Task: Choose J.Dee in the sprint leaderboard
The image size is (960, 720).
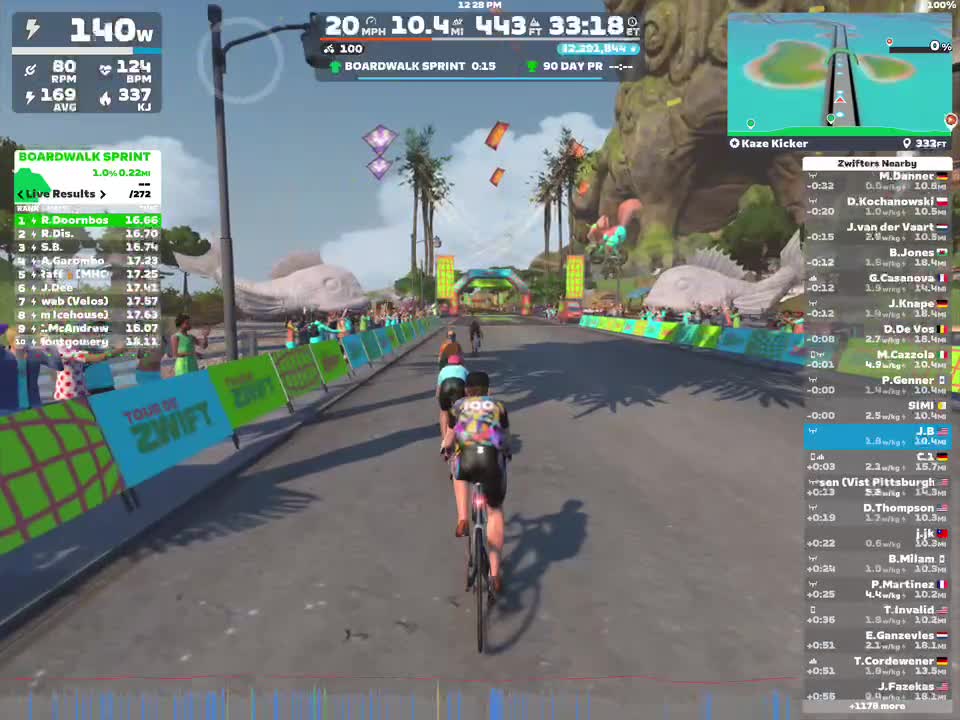Action: tap(87, 288)
